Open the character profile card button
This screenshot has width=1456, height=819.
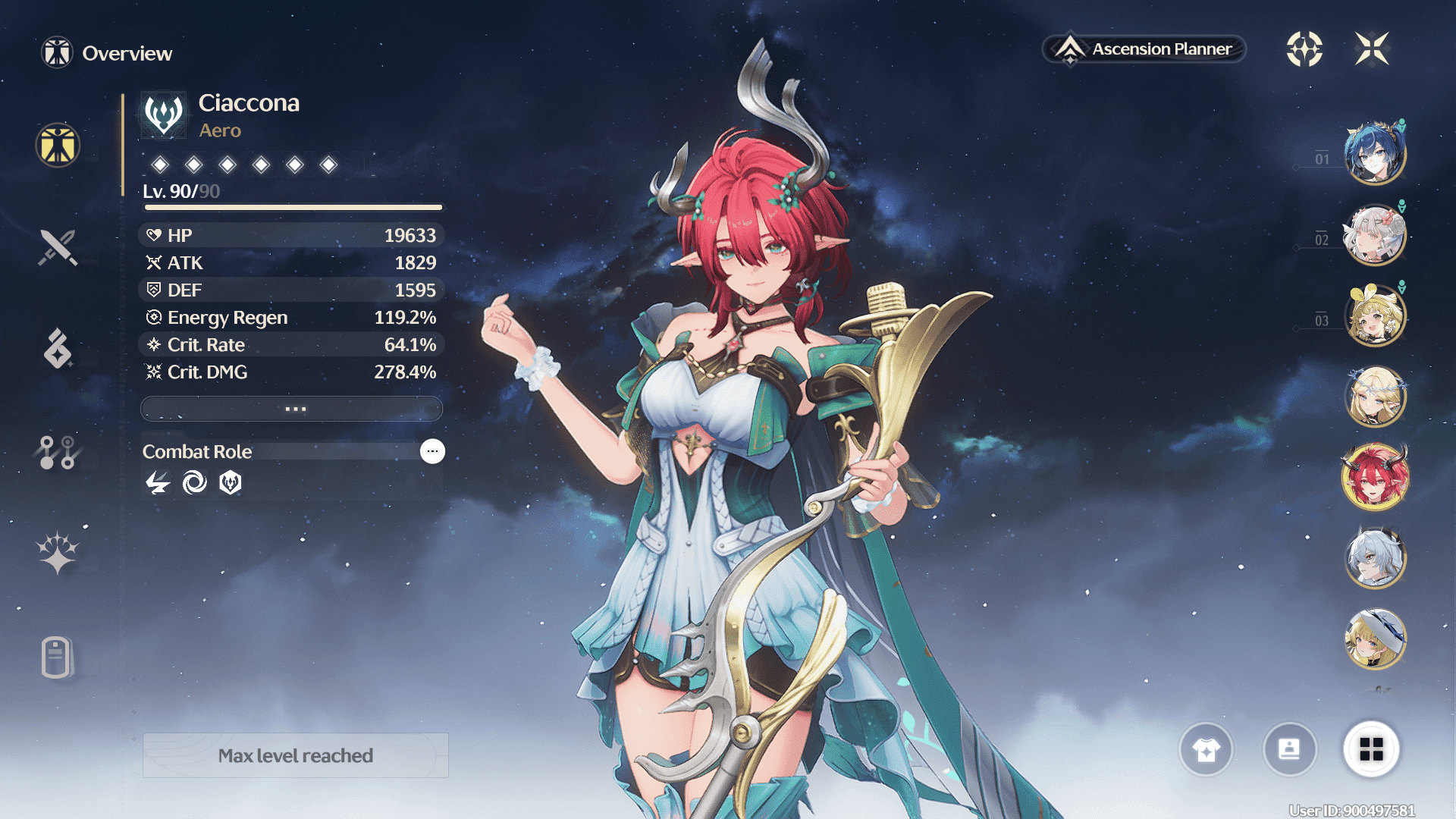click(x=1289, y=749)
